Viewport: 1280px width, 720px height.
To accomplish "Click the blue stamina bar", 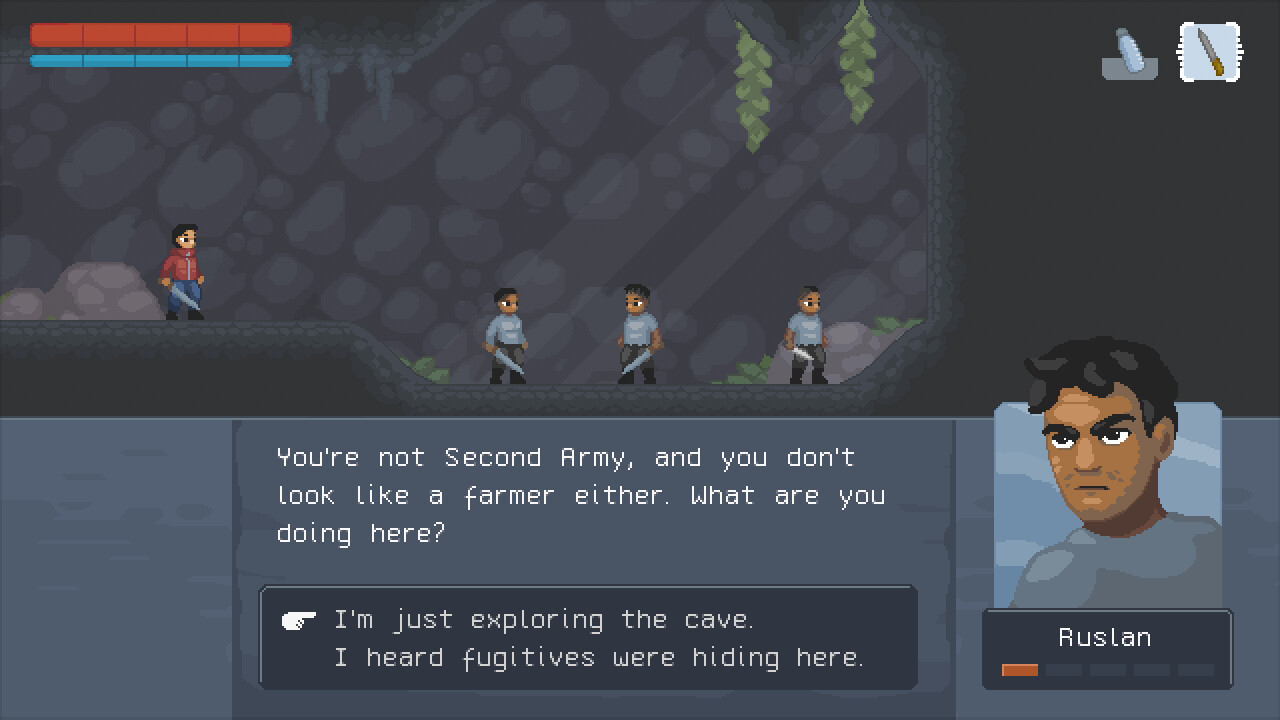I will tap(160, 60).
